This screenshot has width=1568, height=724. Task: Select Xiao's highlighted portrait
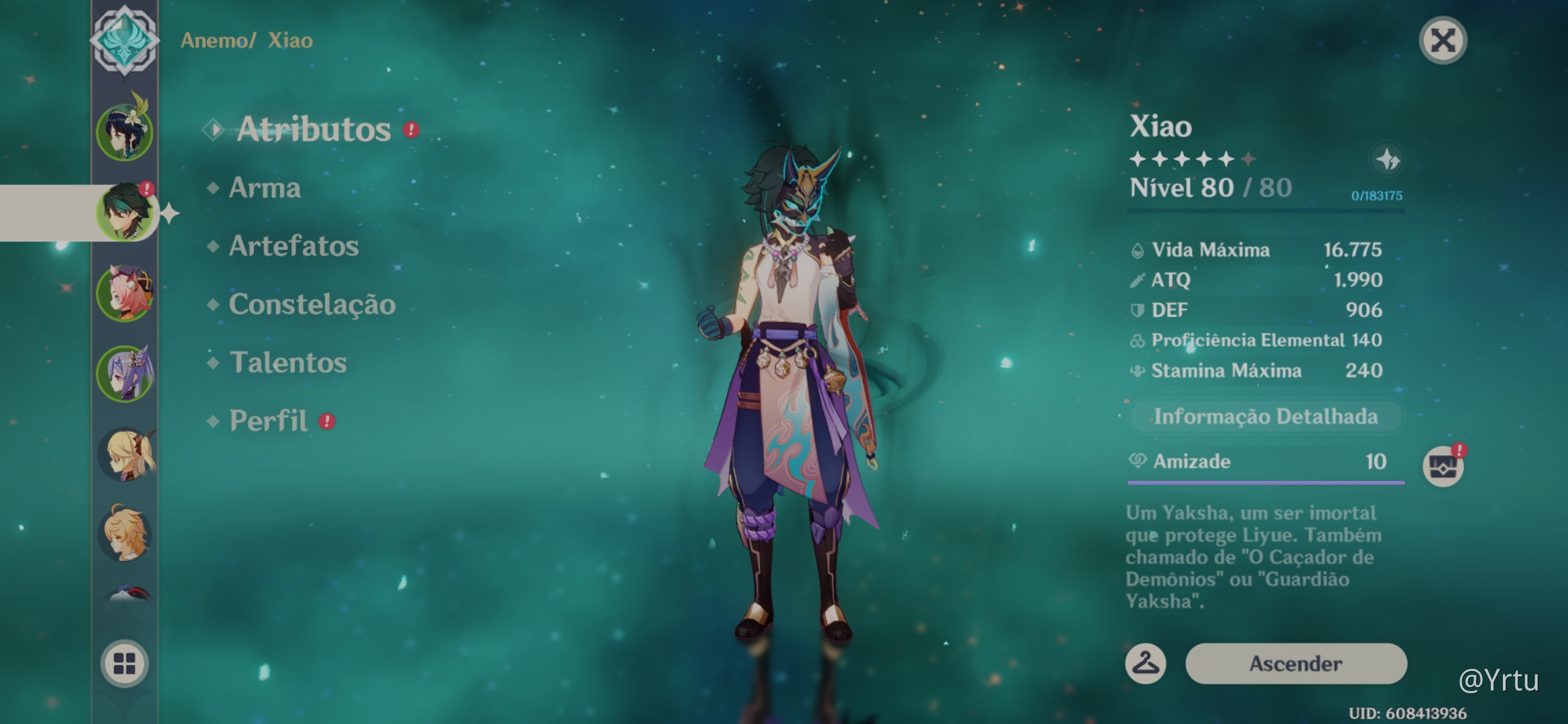pos(125,213)
